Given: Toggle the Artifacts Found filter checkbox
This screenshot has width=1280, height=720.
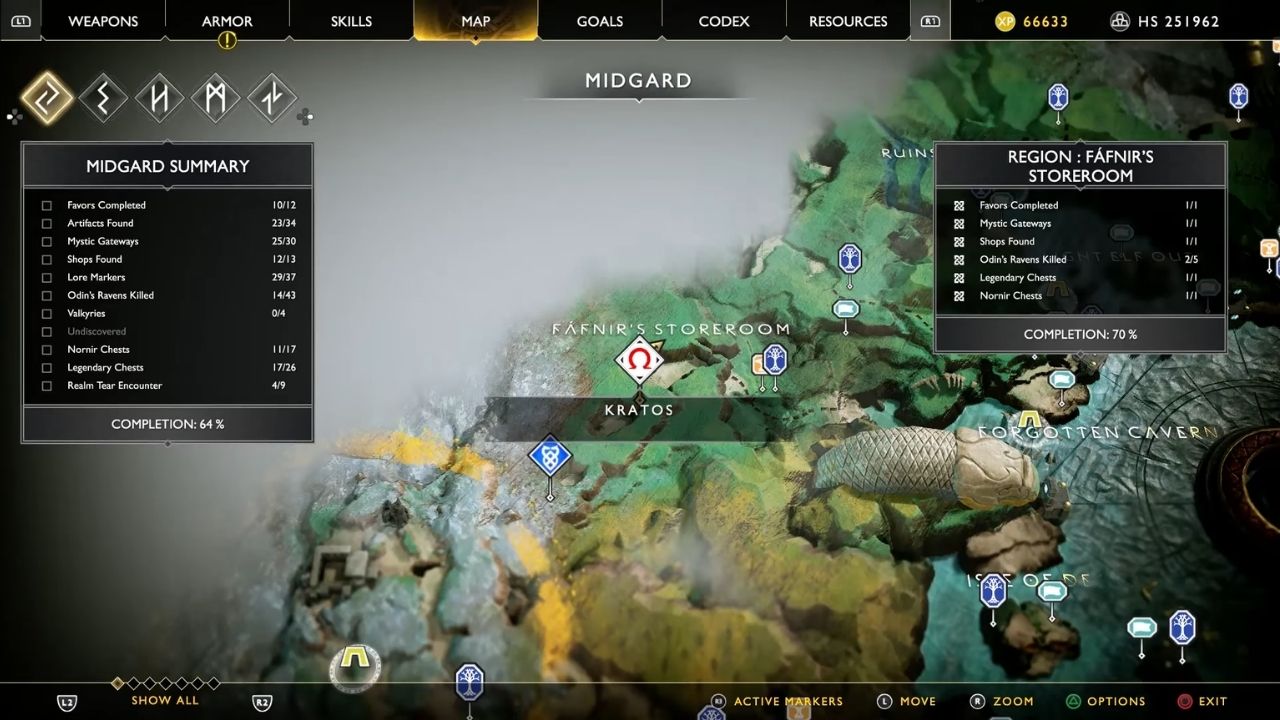Looking at the screenshot, I should point(47,224).
